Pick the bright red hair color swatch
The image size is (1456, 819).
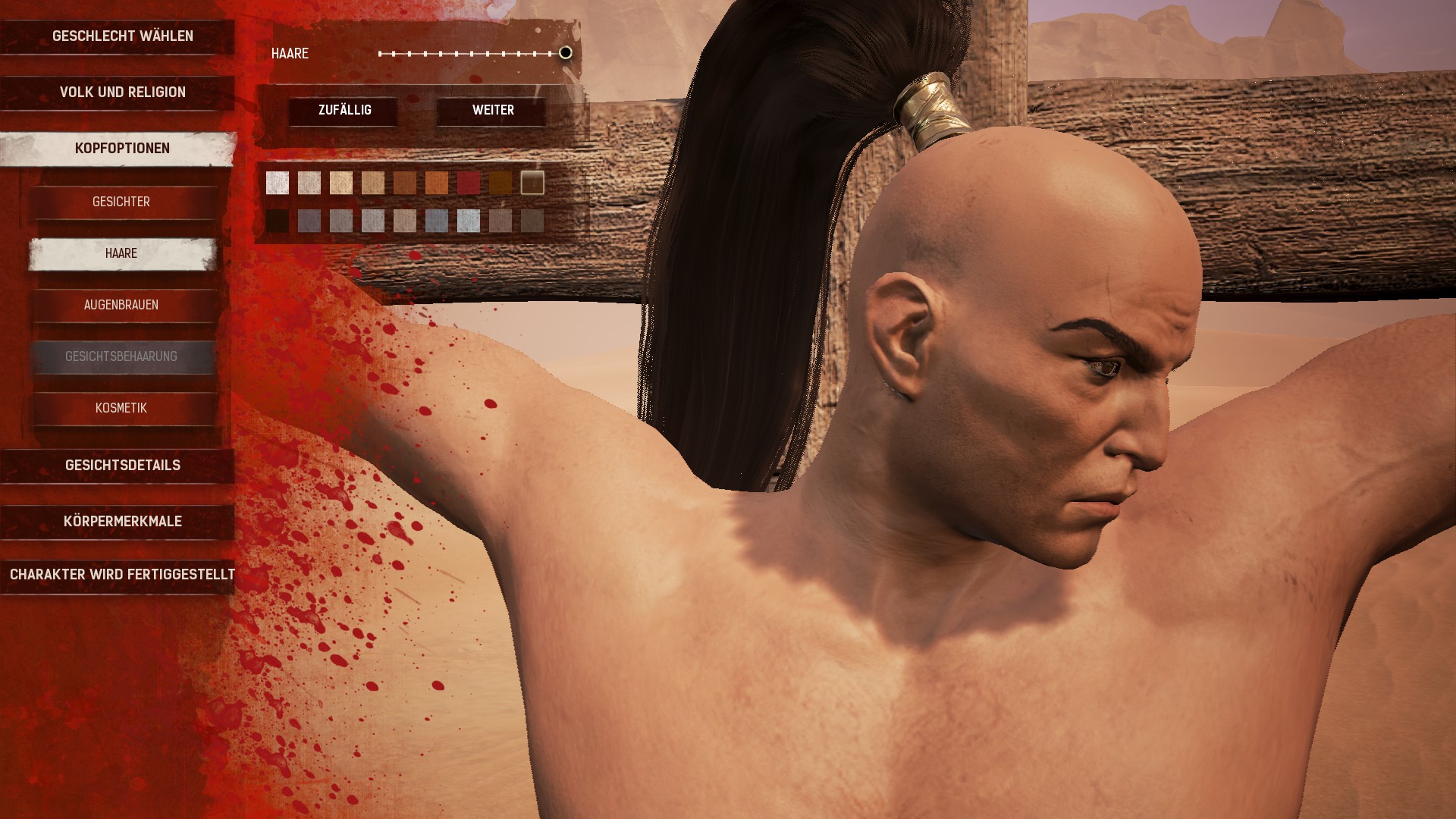(x=469, y=183)
